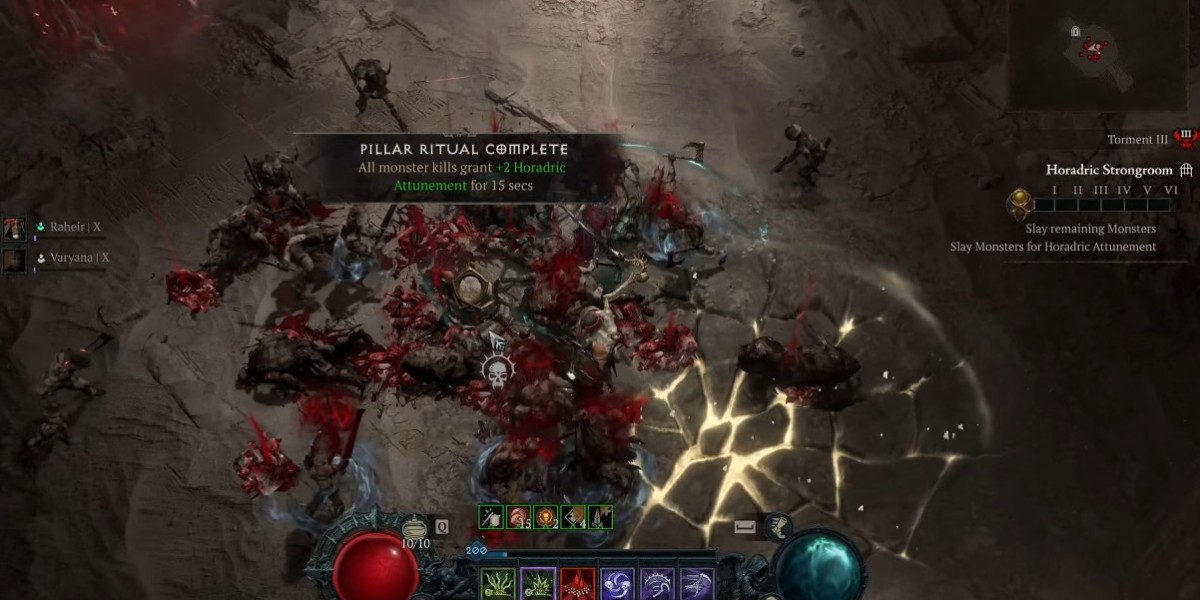Select the Torment III difficulty icon
Image resolution: width=1200 pixels, height=600 pixels.
click(1186, 139)
